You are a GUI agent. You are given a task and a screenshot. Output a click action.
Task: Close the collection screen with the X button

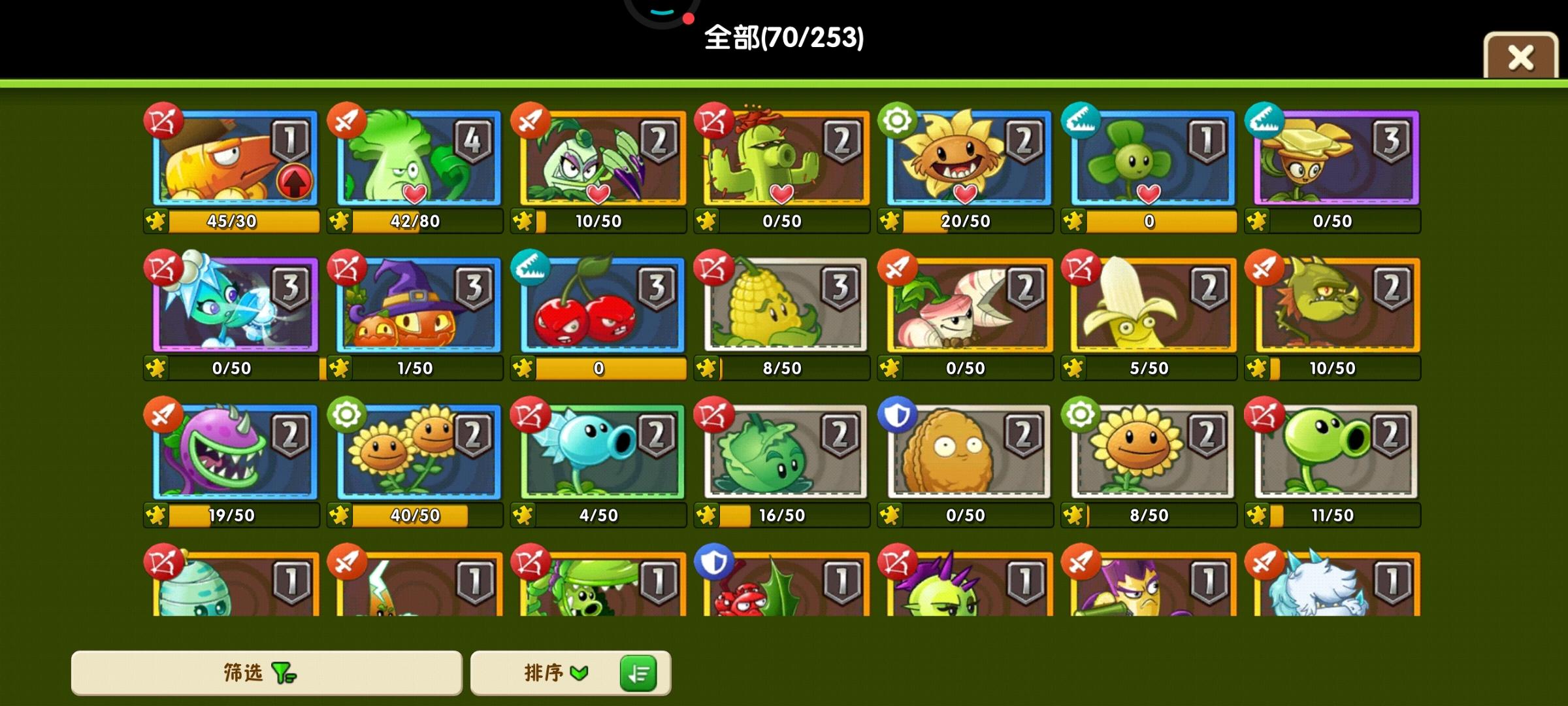(x=1520, y=58)
